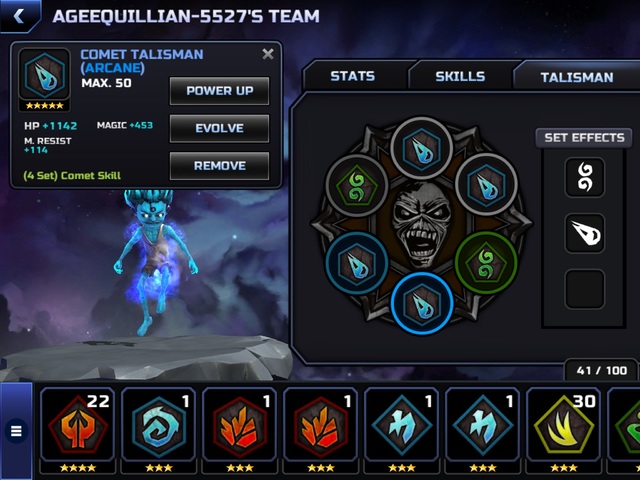Open the inventory filter list button
The image size is (640, 480).
(16, 432)
